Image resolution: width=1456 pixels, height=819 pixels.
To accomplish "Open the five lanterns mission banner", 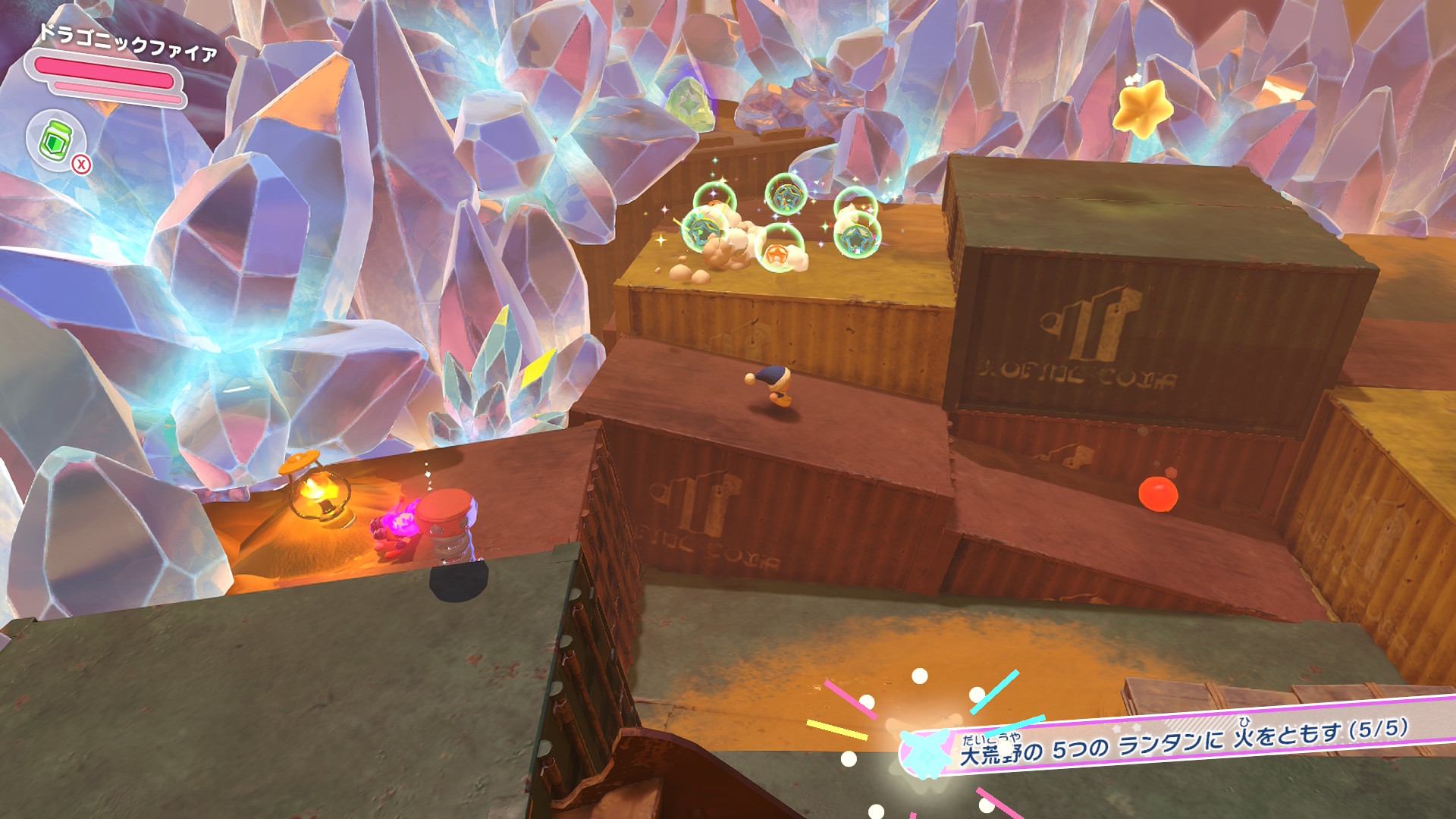I will coord(1183,741).
